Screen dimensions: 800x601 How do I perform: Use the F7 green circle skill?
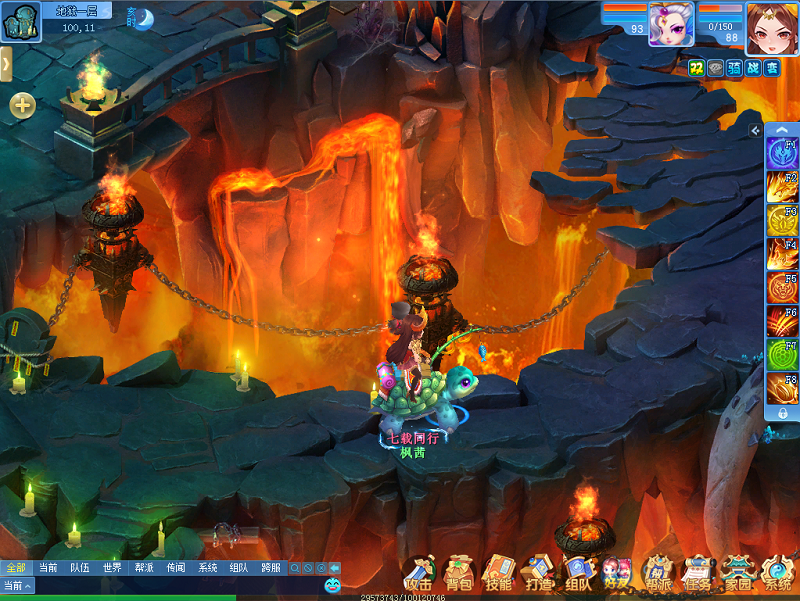tap(781, 354)
